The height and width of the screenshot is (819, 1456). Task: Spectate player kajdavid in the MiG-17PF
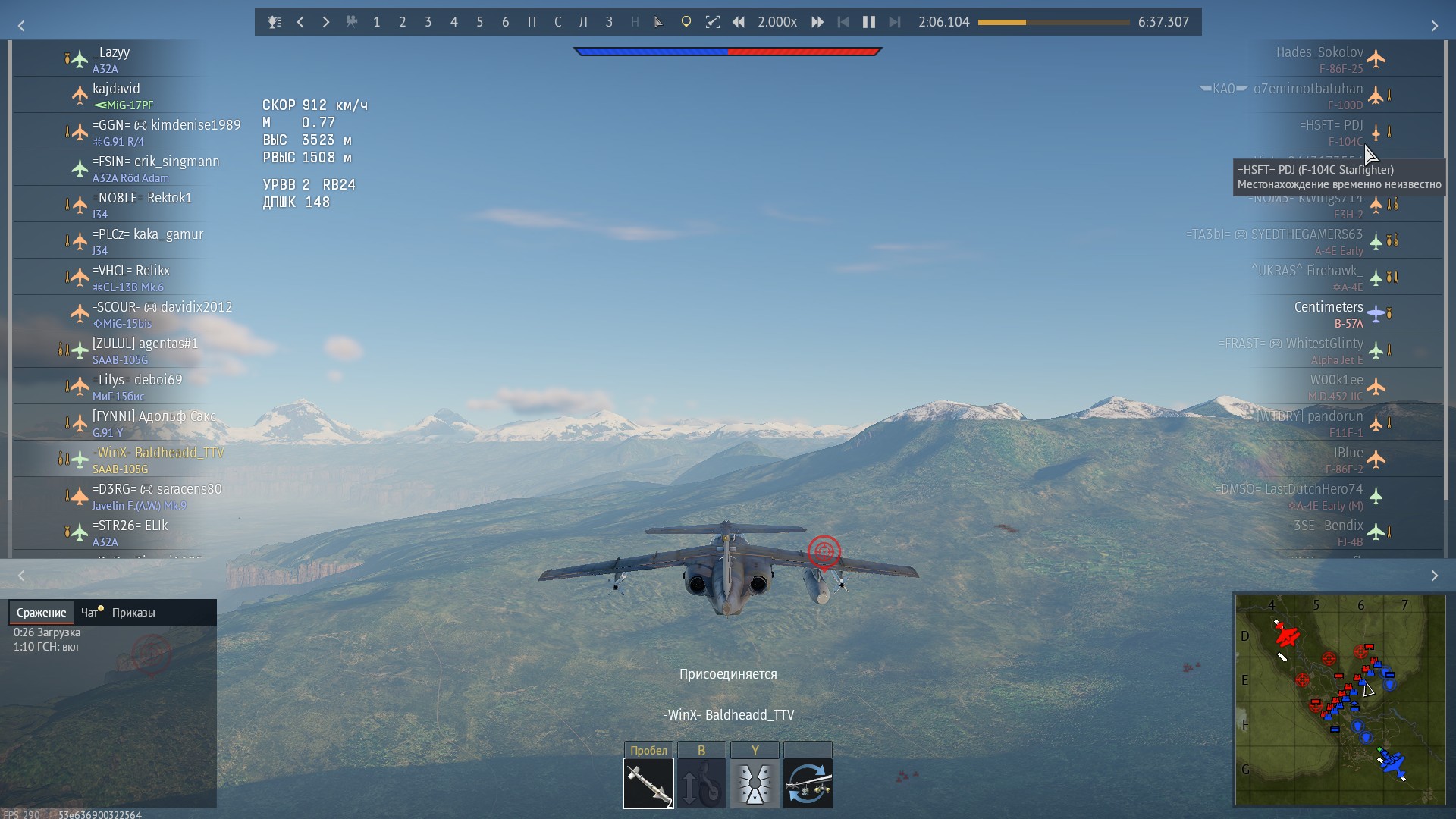(117, 95)
